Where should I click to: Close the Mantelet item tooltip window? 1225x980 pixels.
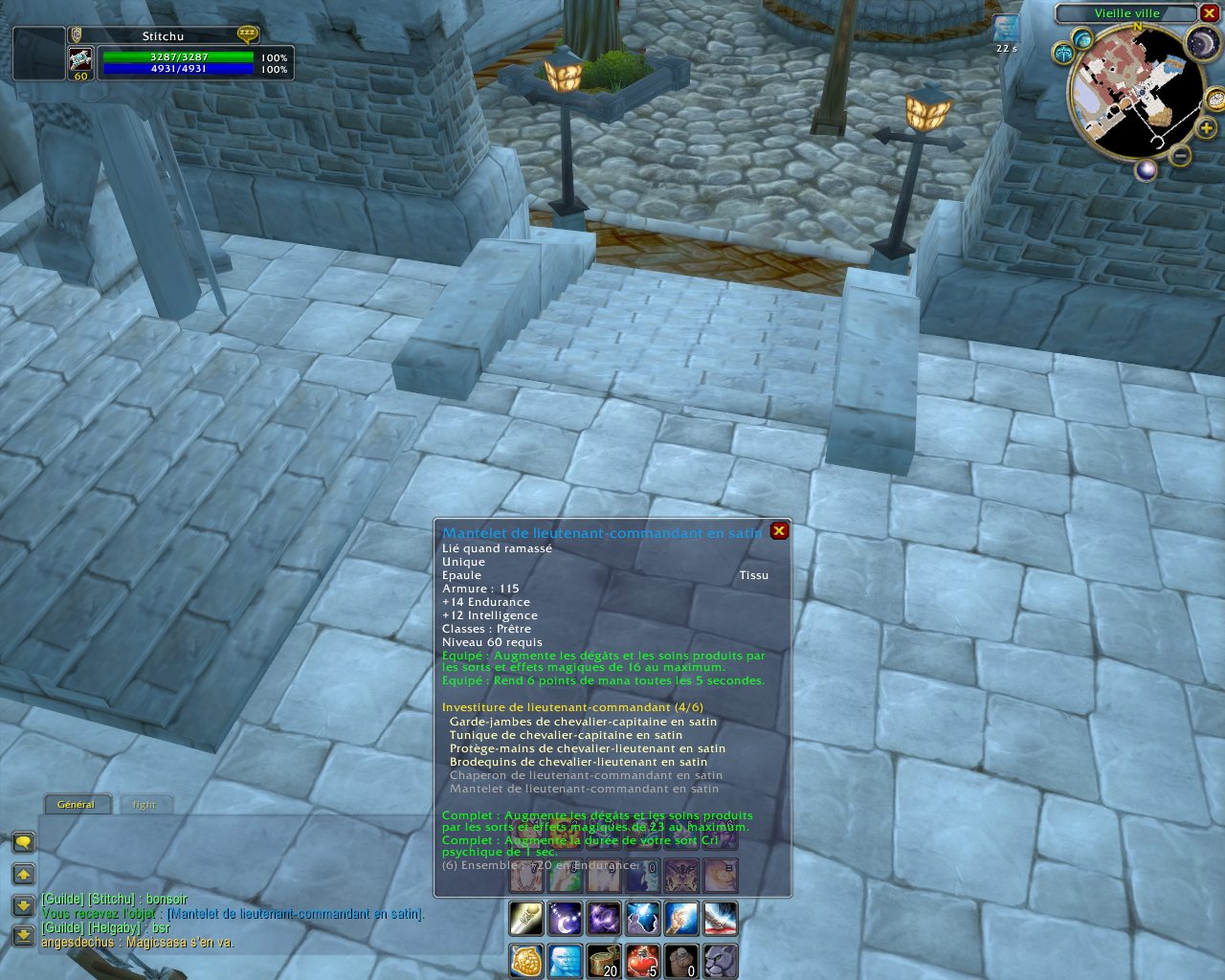[779, 531]
